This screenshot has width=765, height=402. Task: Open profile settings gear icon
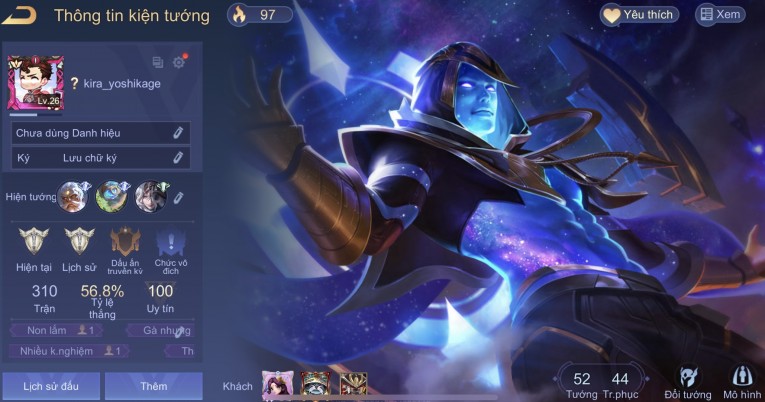pyautogui.click(x=179, y=62)
